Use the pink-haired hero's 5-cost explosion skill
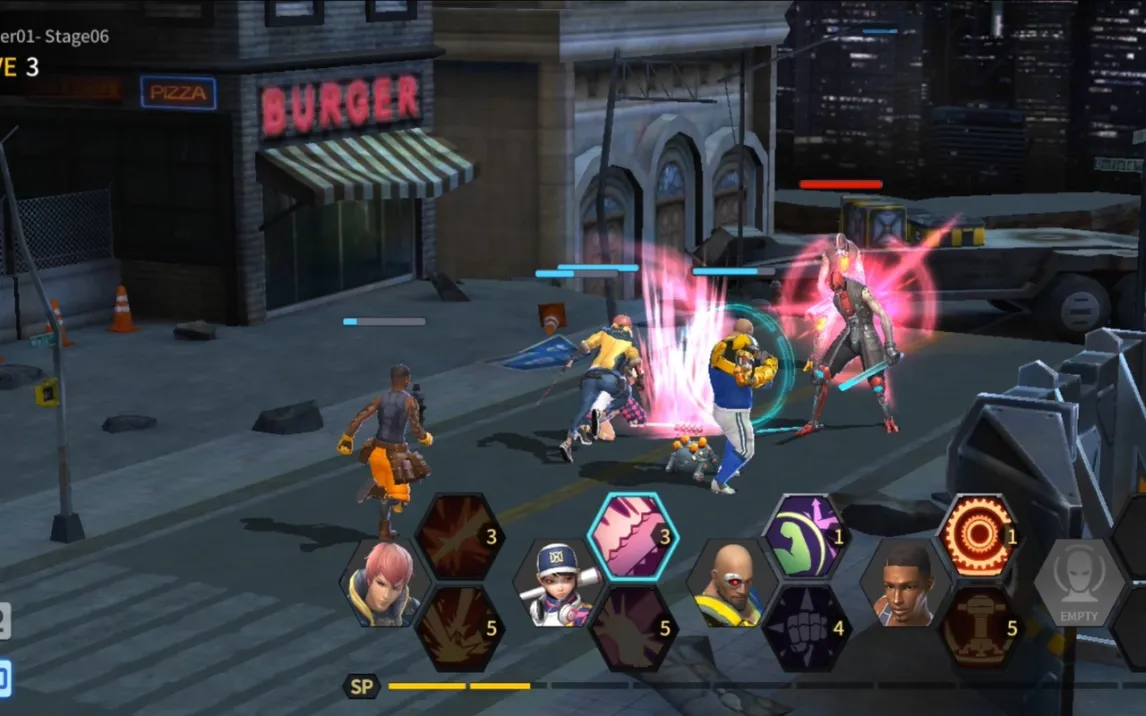Image resolution: width=1146 pixels, height=716 pixels. click(x=459, y=628)
